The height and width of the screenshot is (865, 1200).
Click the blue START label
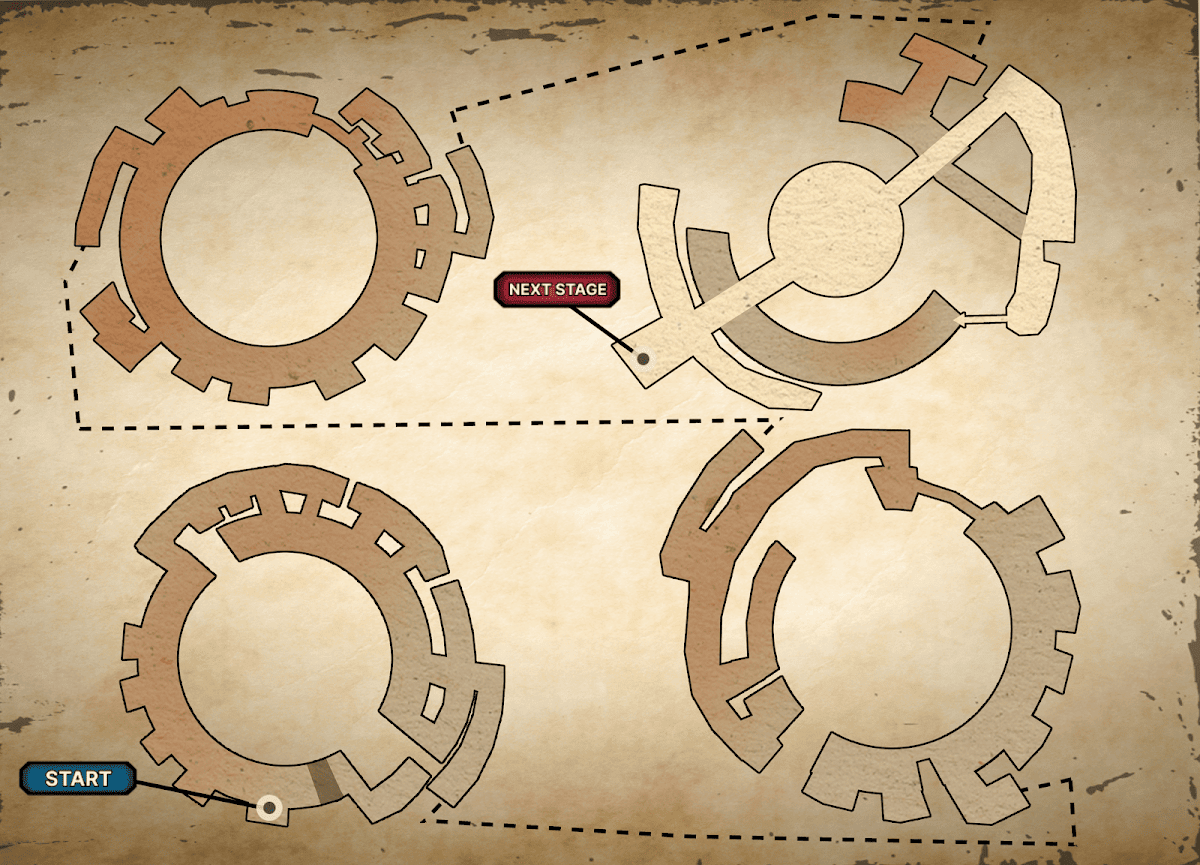[78, 779]
